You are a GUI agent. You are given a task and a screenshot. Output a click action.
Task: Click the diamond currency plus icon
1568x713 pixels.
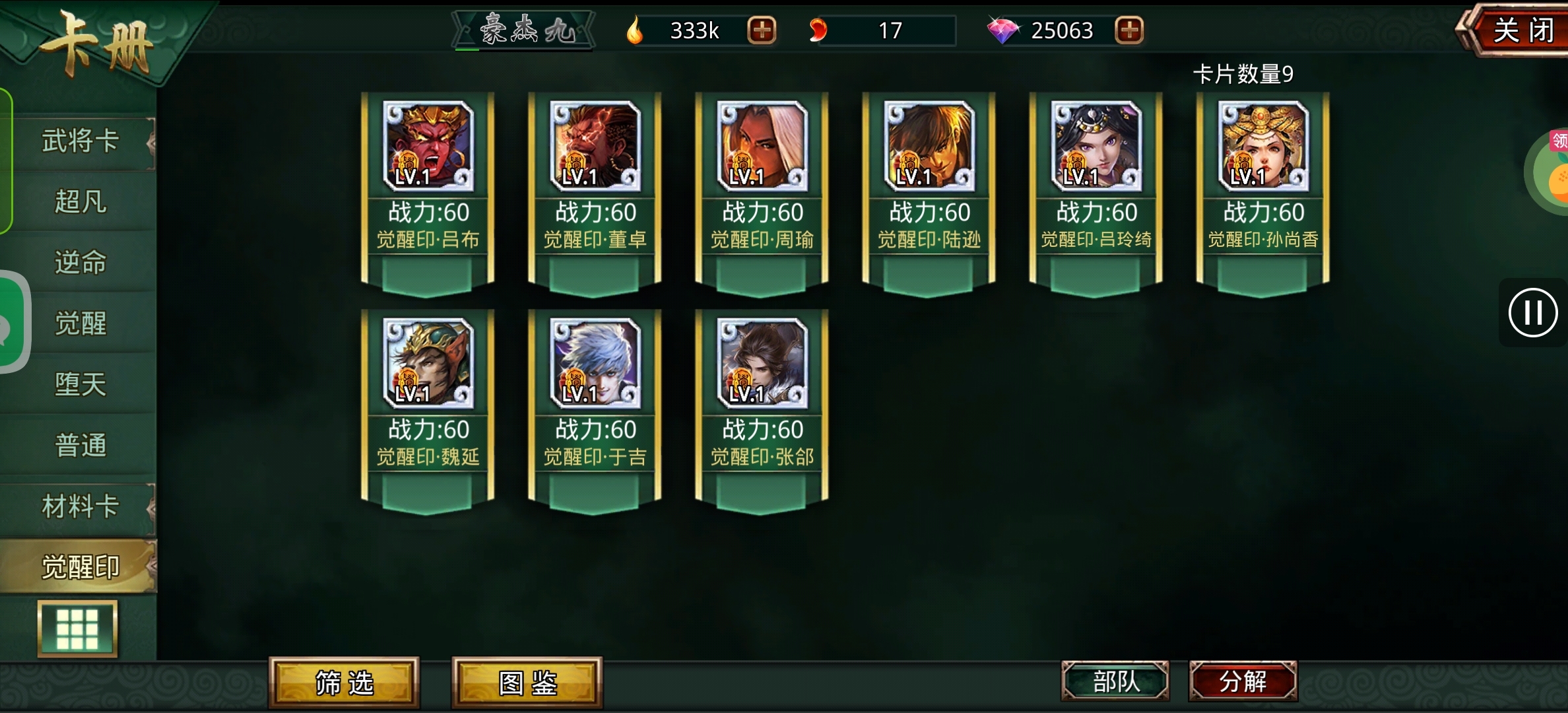pos(1128,30)
